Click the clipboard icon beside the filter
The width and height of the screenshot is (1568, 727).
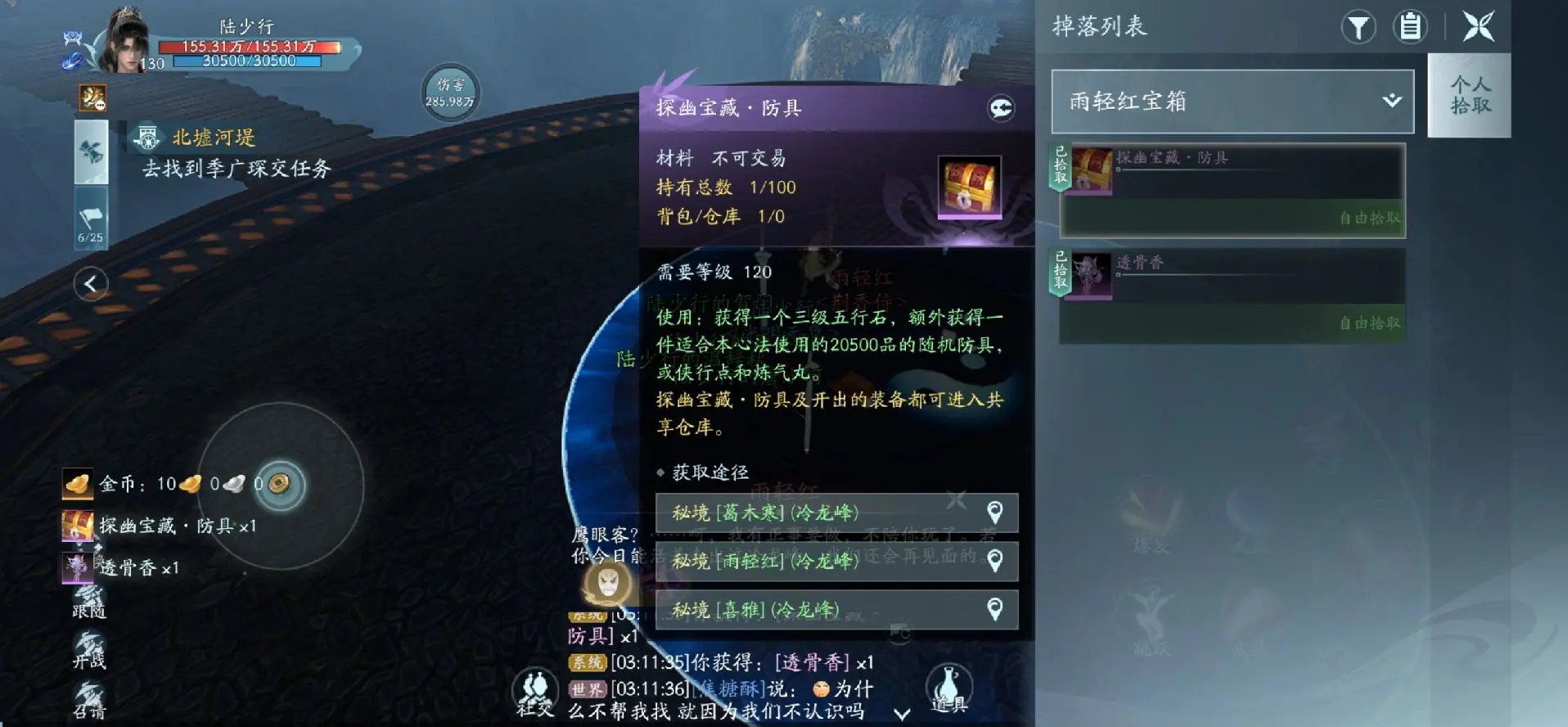pyautogui.click(x=1410, y=27)
